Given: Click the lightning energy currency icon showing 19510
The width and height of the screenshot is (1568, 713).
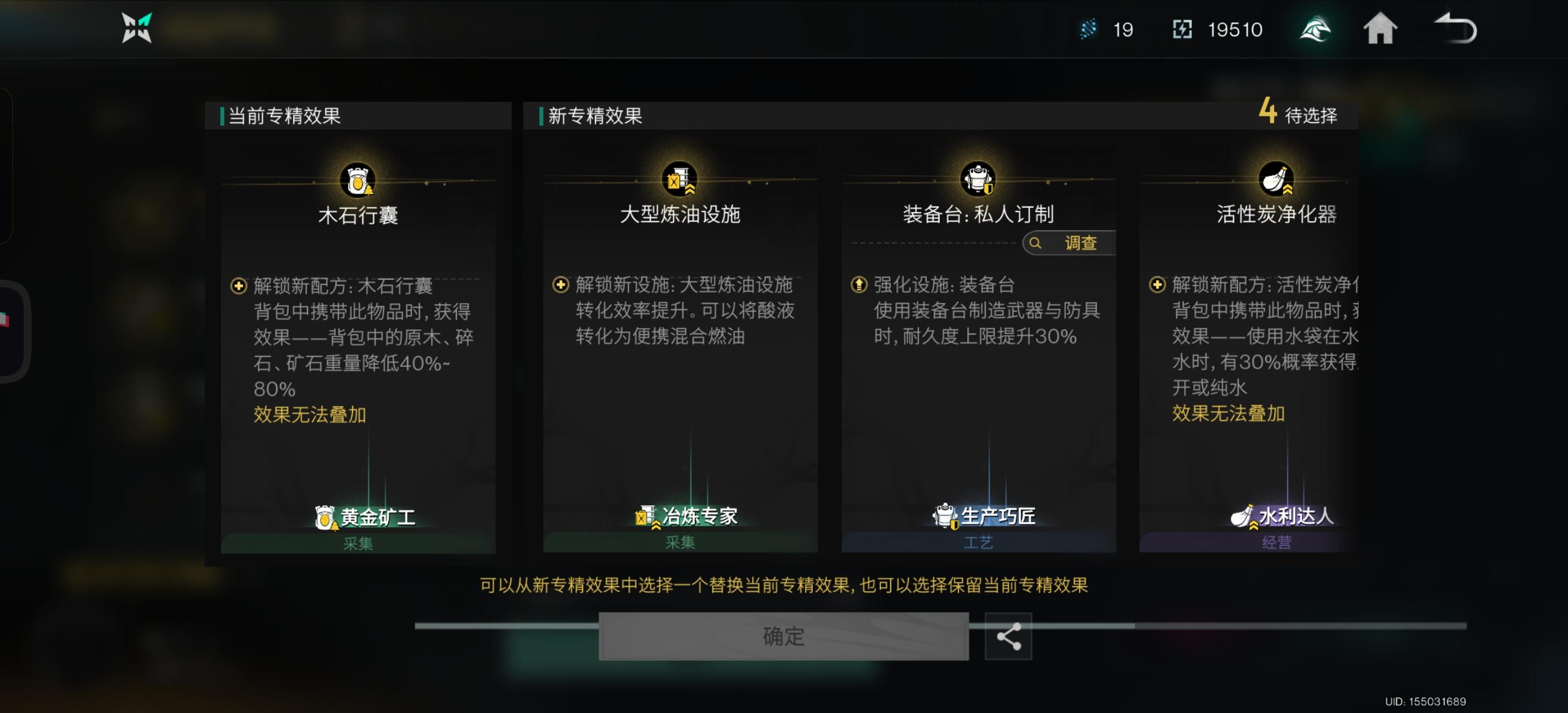Looking at the screenshot, I should tap(1182, 29).
